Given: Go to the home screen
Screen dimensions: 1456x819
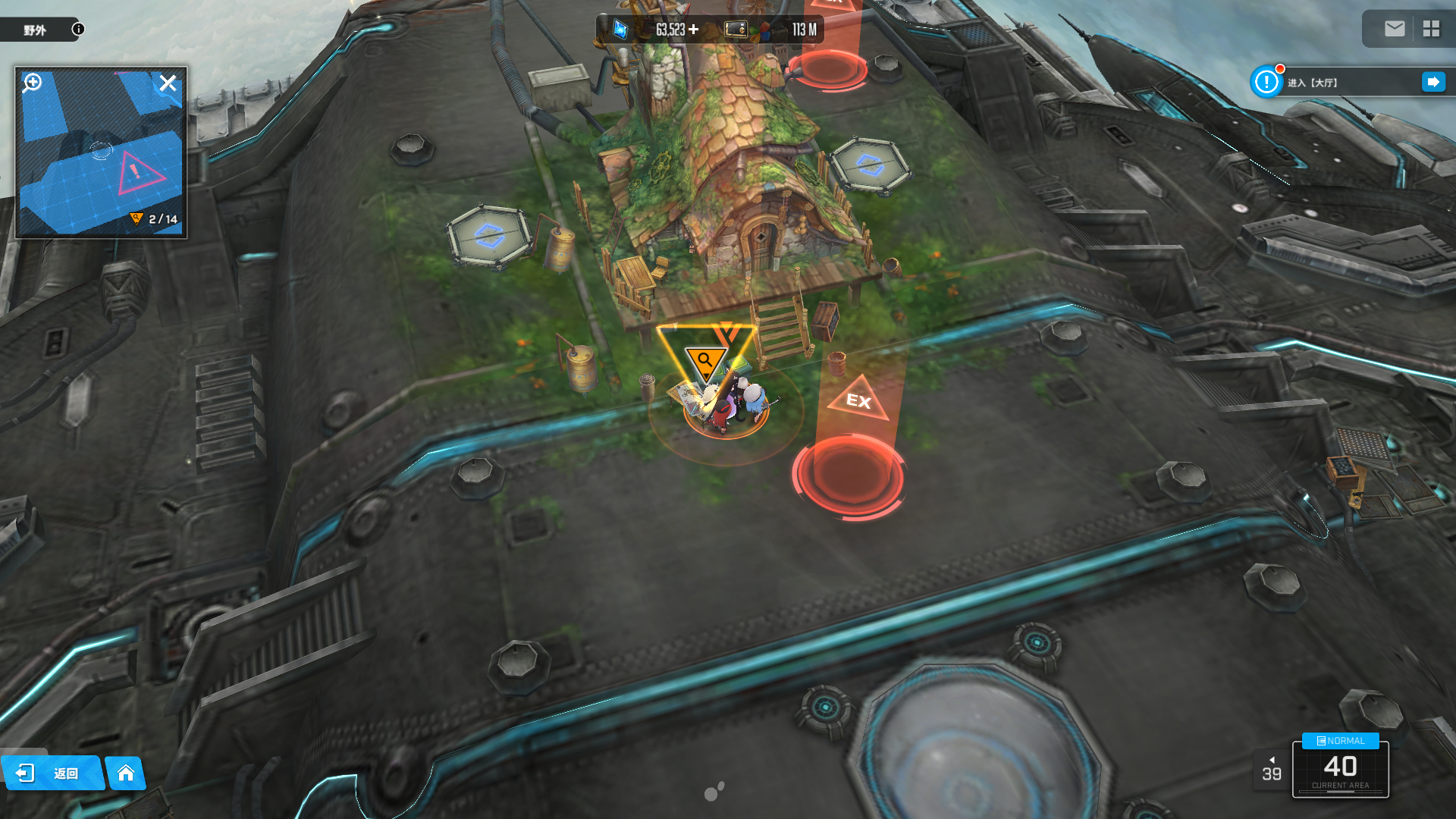Looking at the screenshot, I should [126, 773].
